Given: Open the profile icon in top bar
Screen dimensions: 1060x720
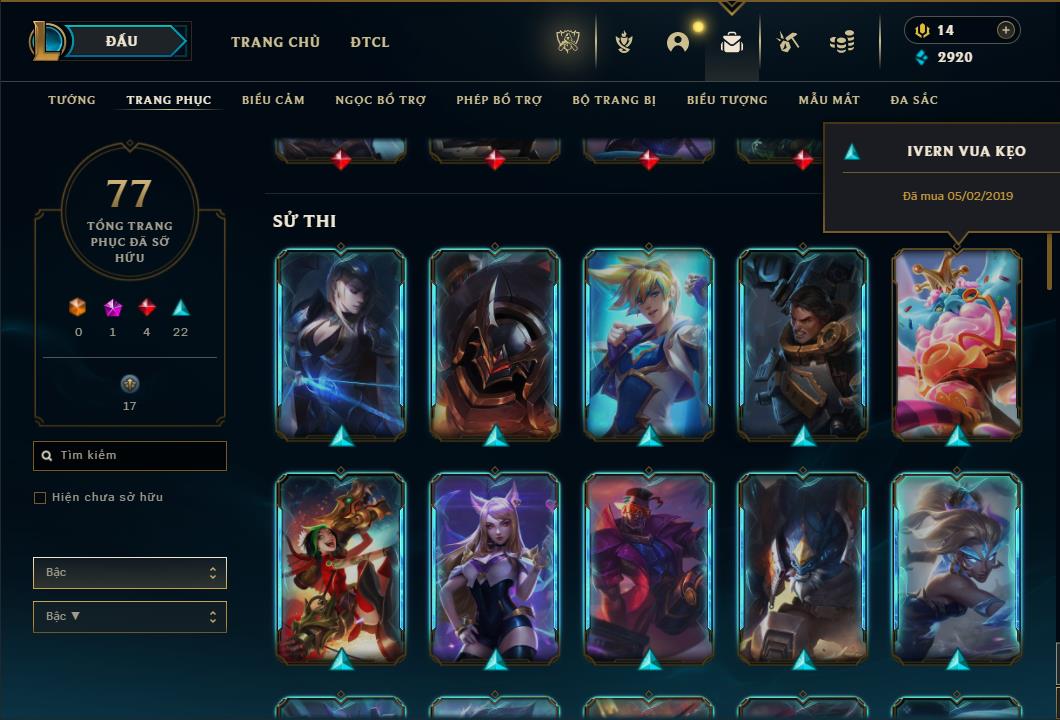Looking at the screenshot, I should (x=678, y=42).
